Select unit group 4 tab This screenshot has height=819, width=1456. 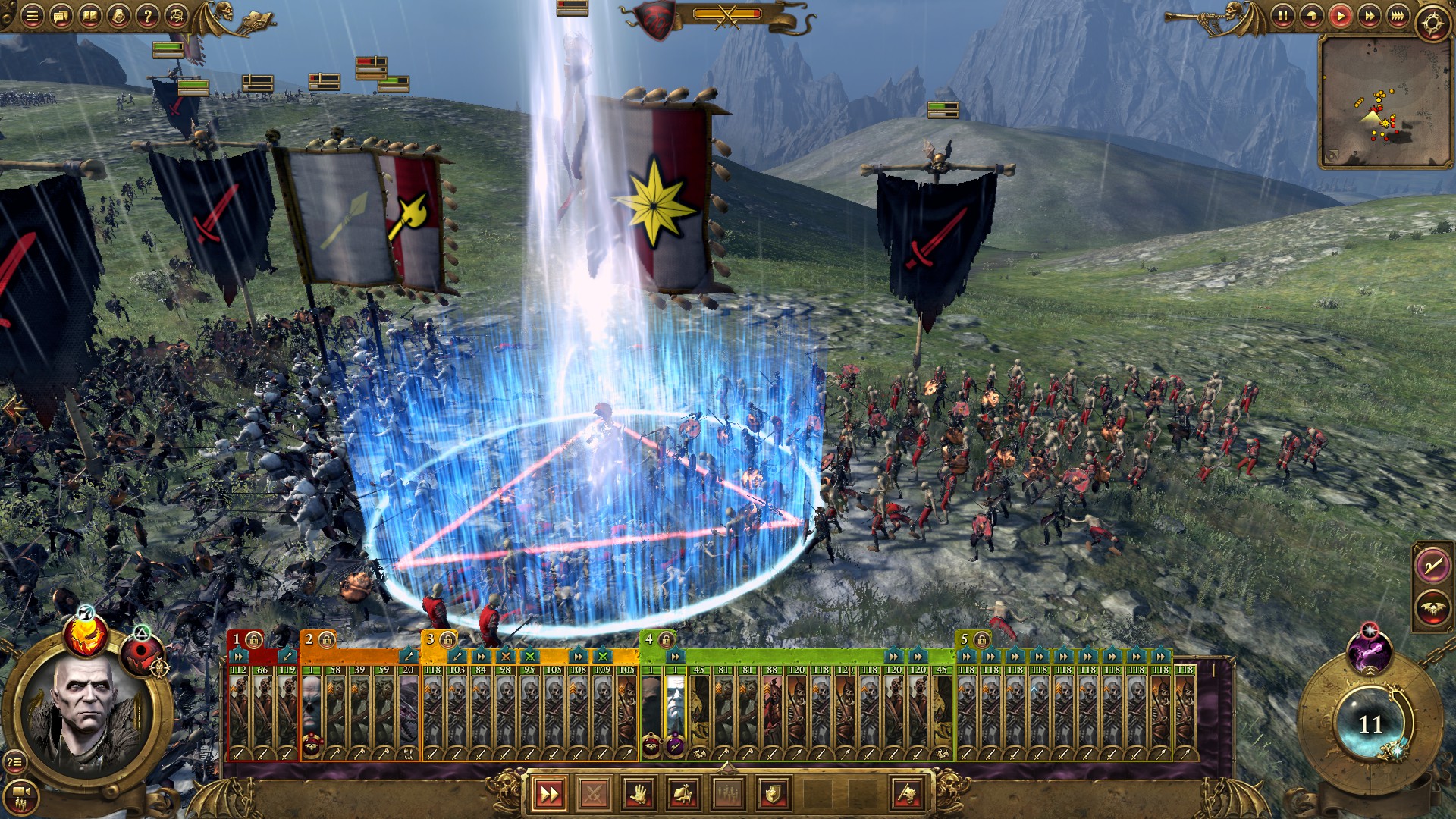point(649,639)
